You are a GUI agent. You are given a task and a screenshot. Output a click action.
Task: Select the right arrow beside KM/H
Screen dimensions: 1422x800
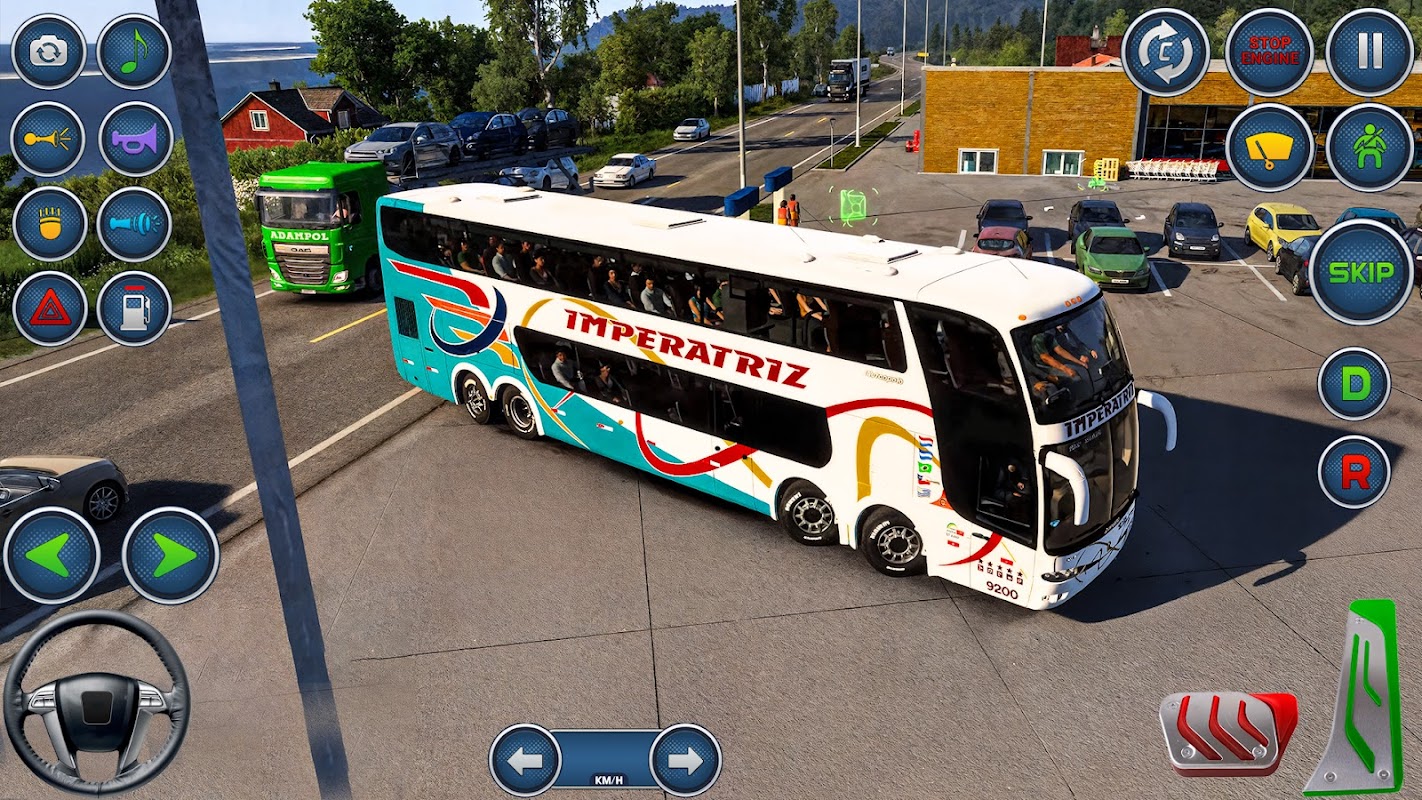(x=686, y=760)
